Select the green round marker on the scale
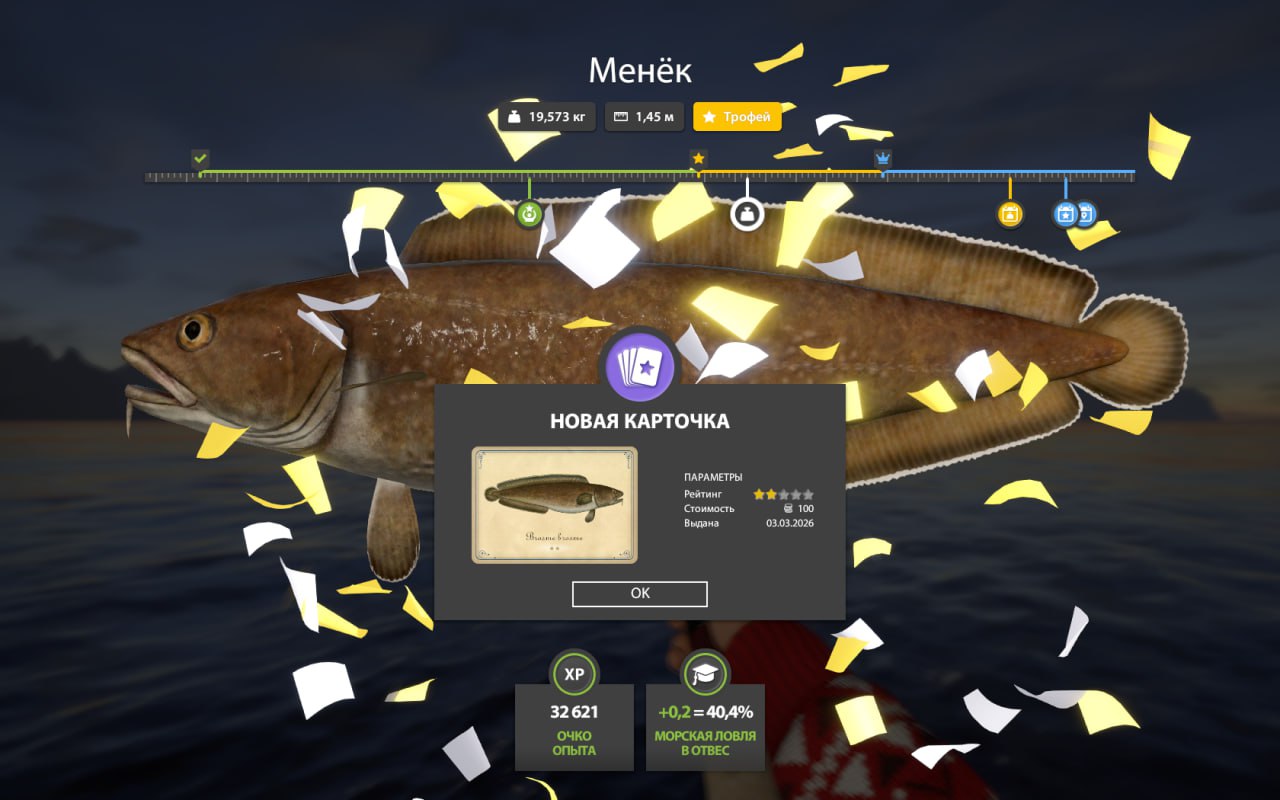Viewport: 1280px width, 800px height. point(529,214)
